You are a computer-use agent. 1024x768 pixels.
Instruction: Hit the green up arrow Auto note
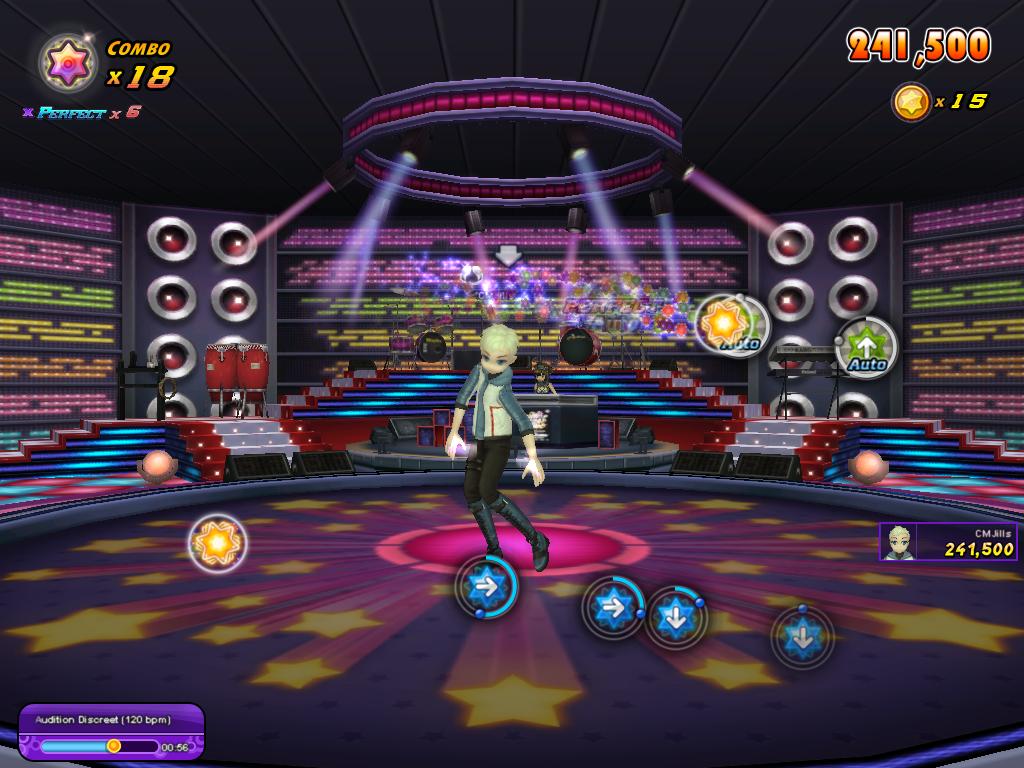pos(865,346)
